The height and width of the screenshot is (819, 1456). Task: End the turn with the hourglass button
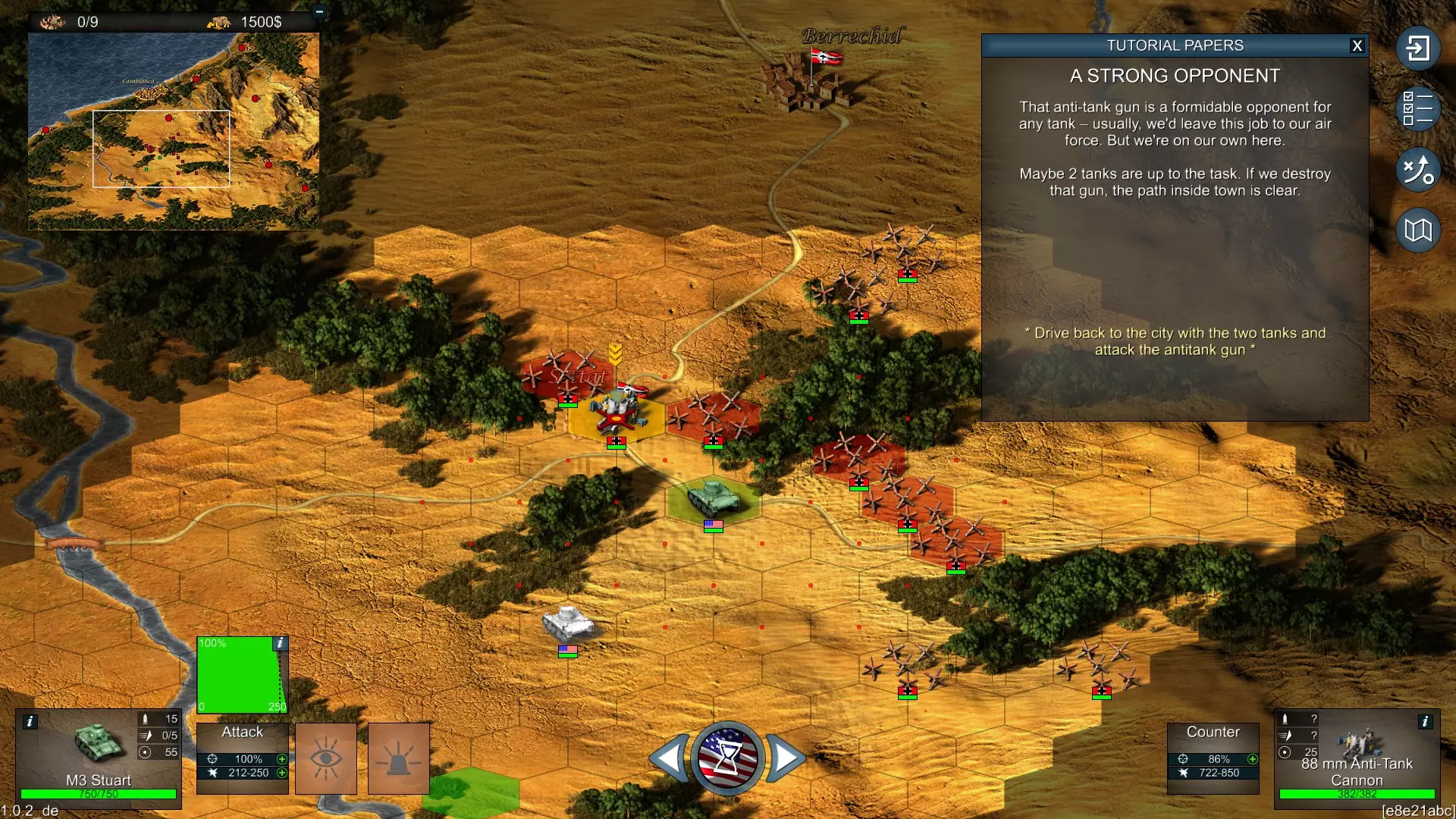pos(727,758)
